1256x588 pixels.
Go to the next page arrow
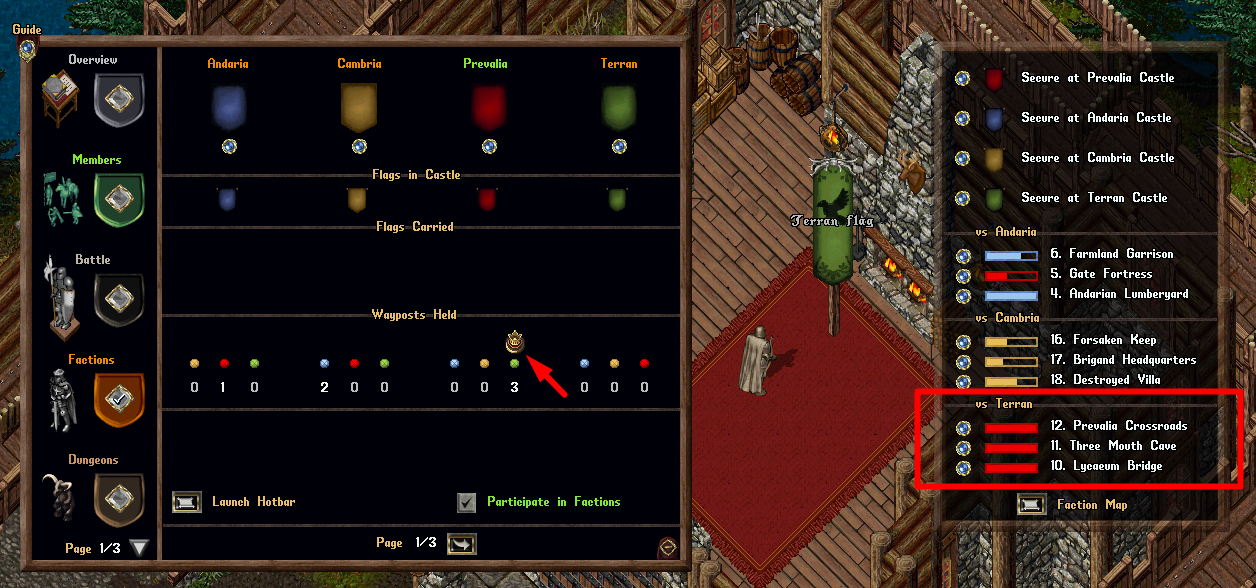[462, 543]
